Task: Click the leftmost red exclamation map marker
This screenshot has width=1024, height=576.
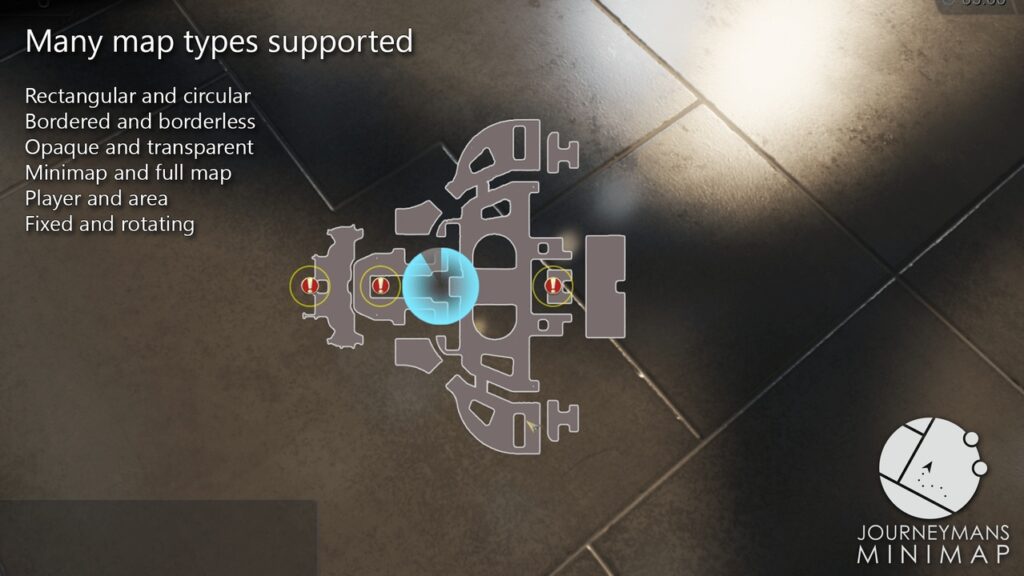Action: tap(310, 286)
